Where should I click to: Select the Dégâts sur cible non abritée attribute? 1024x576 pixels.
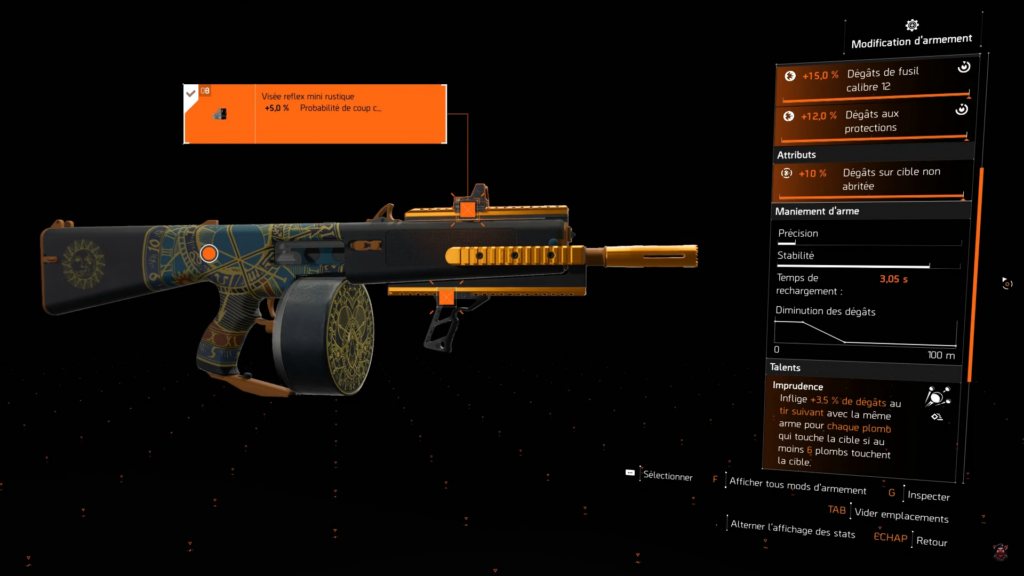873,179
